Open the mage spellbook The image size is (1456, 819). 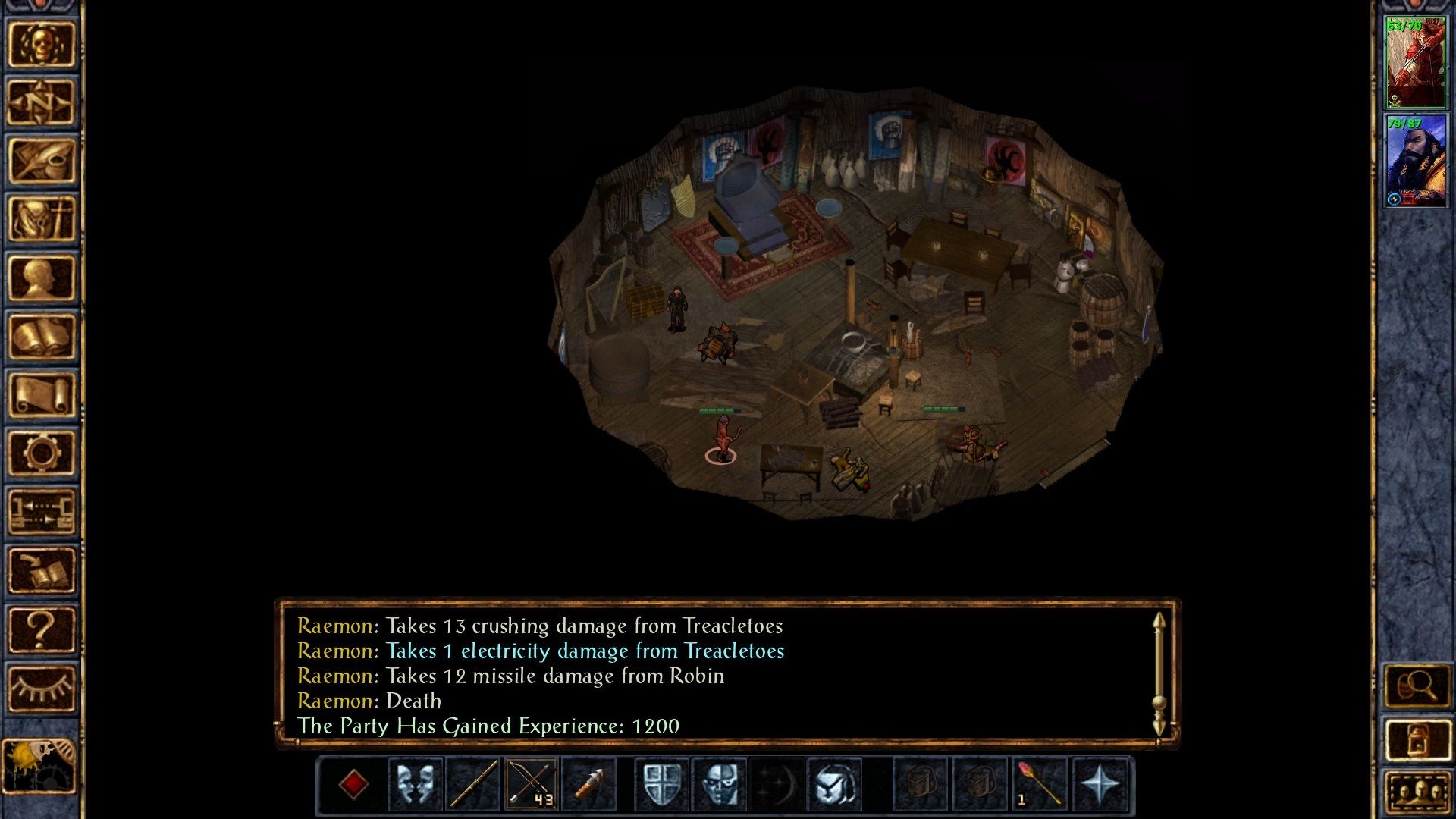(42, 336)
